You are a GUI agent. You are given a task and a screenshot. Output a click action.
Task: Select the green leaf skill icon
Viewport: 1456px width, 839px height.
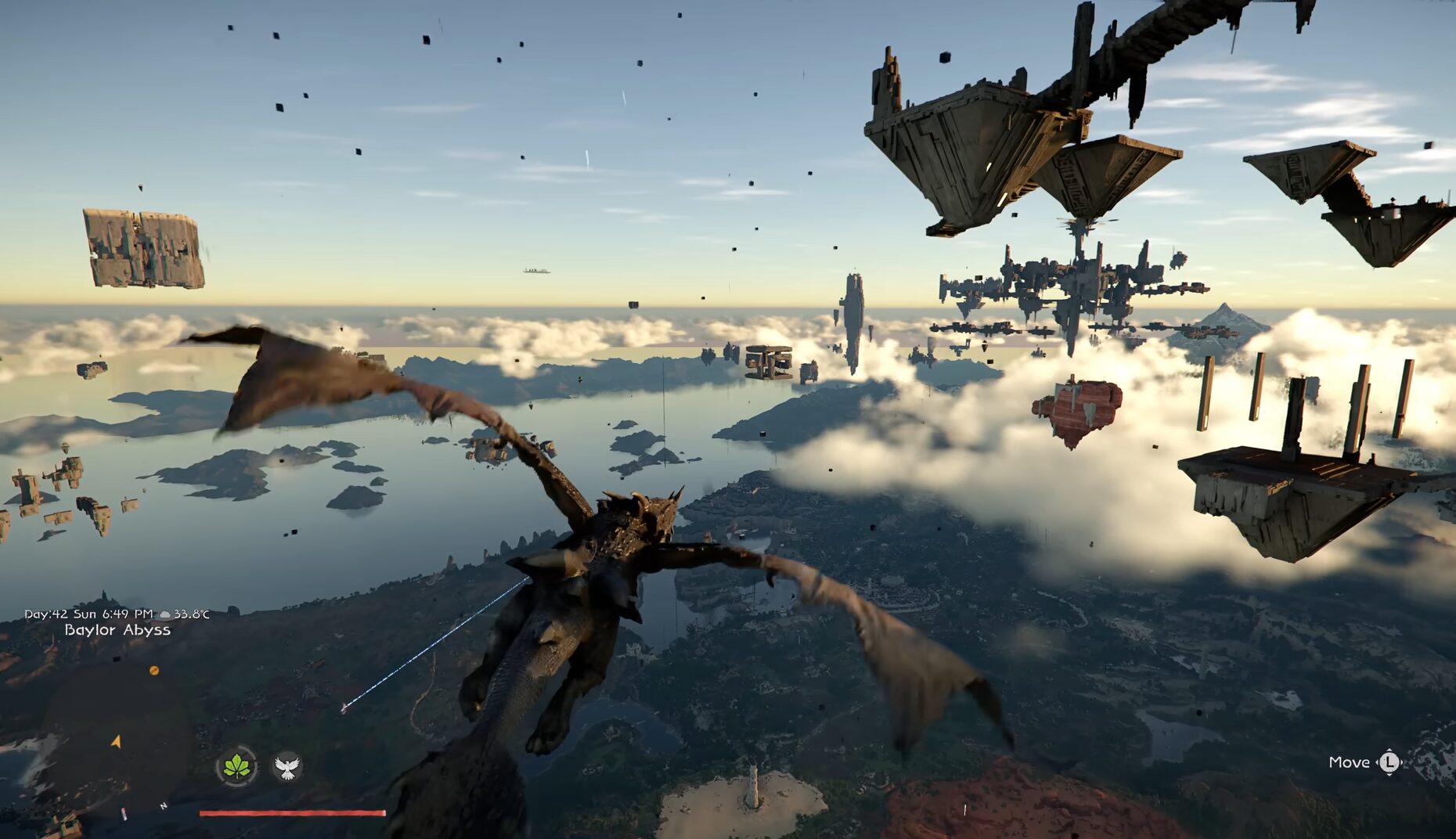[x=236, y=765]
